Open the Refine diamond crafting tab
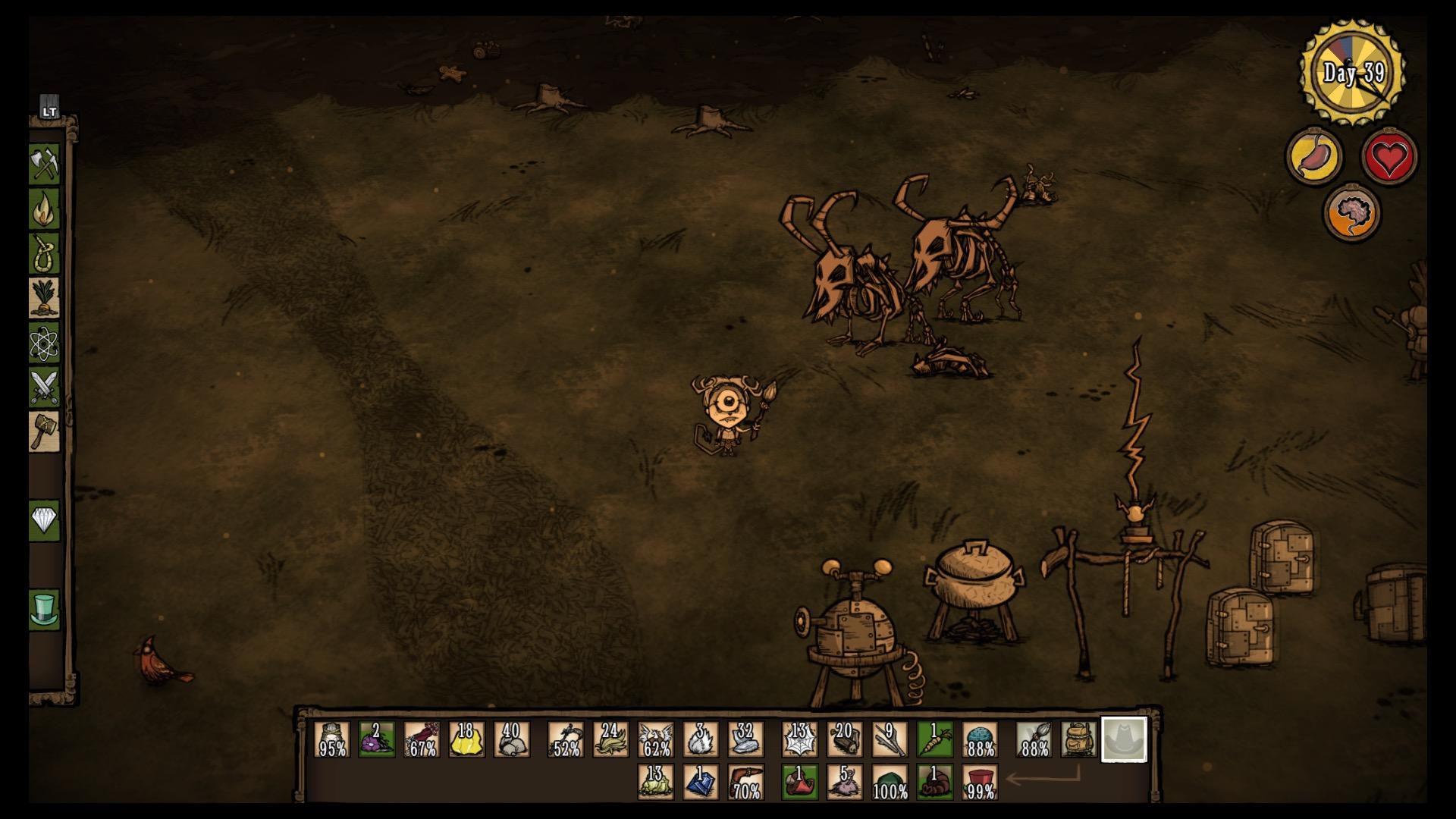1456x819 pixels. 44,520
